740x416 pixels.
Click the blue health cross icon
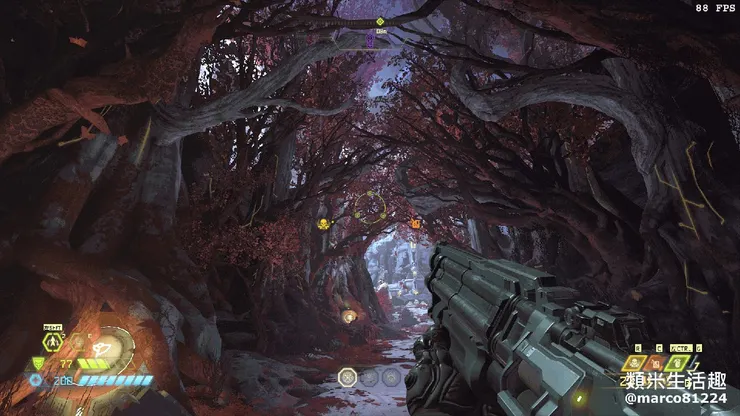click(x=36, y=381)
